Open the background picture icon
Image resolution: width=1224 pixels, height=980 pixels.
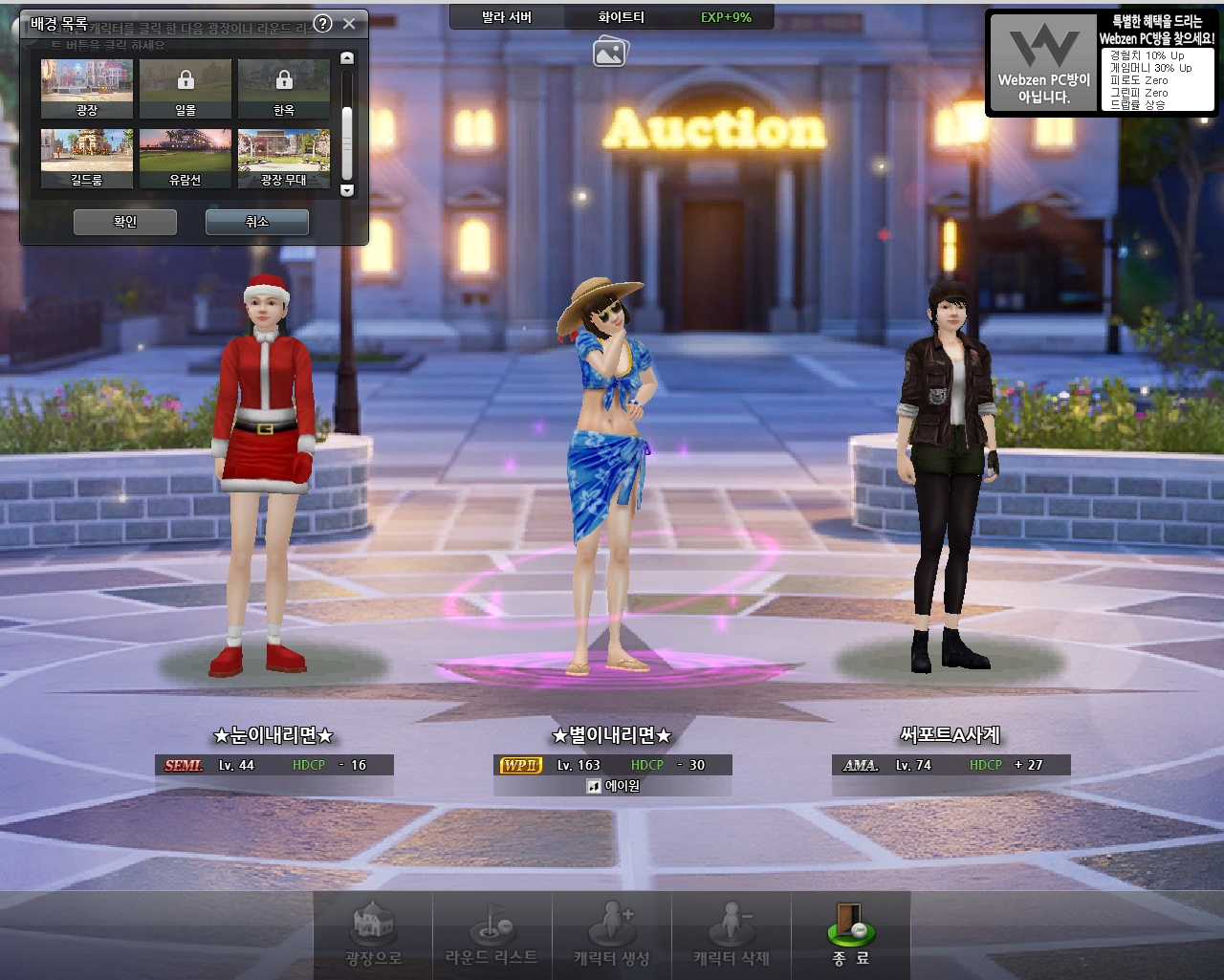pos(609,52)
